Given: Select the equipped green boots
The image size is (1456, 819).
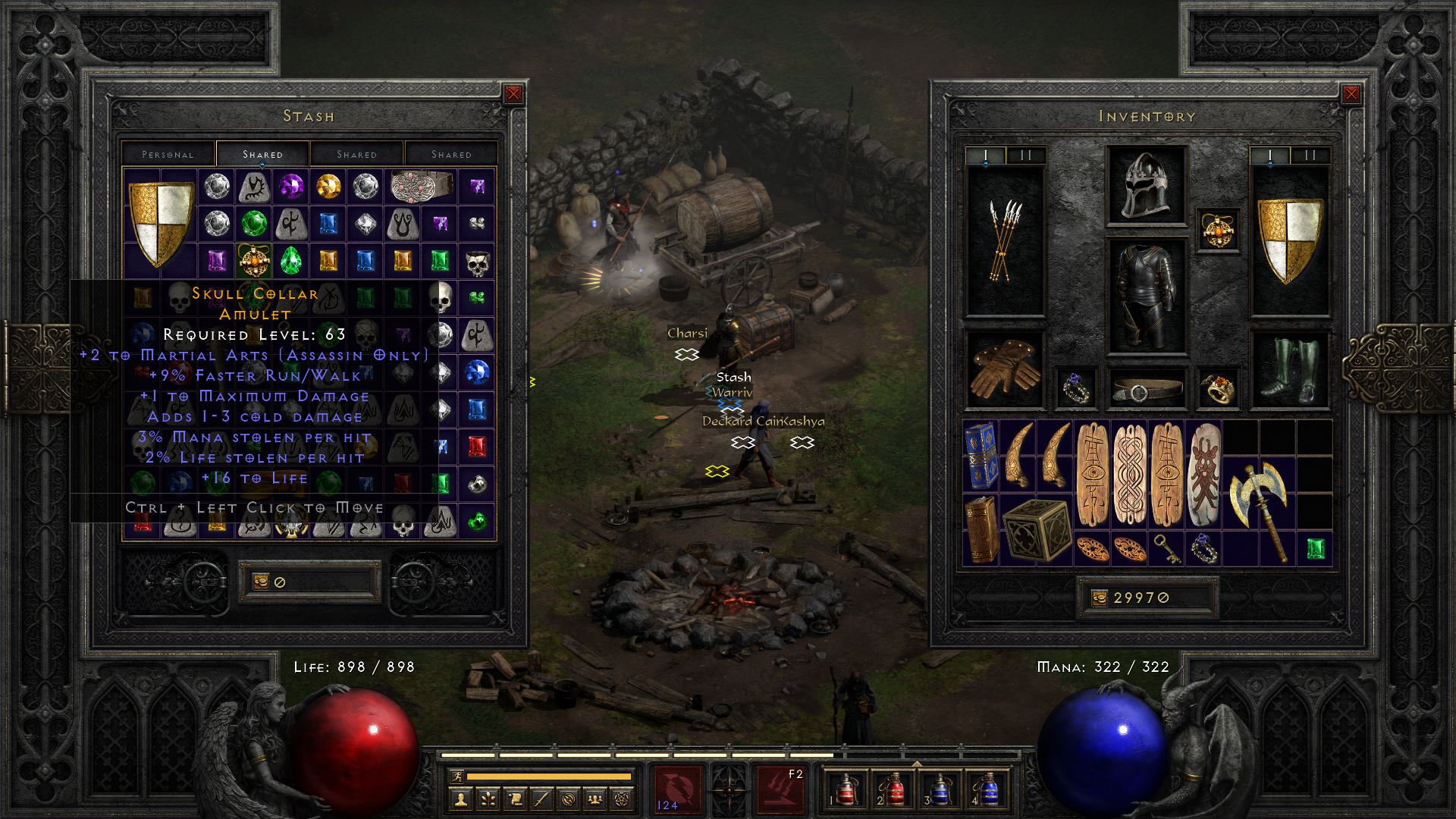Looking at the screenshot, I should pyautogui.click(x=1289, y=369).
